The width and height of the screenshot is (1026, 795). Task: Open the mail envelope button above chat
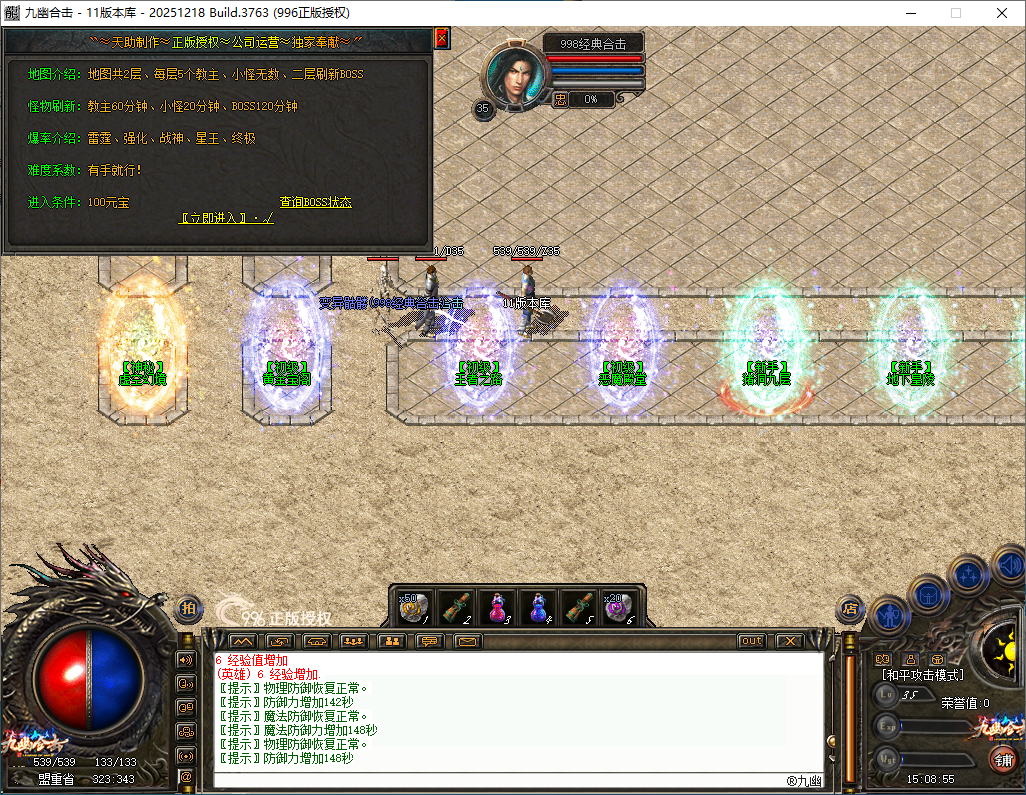point(467,641)
